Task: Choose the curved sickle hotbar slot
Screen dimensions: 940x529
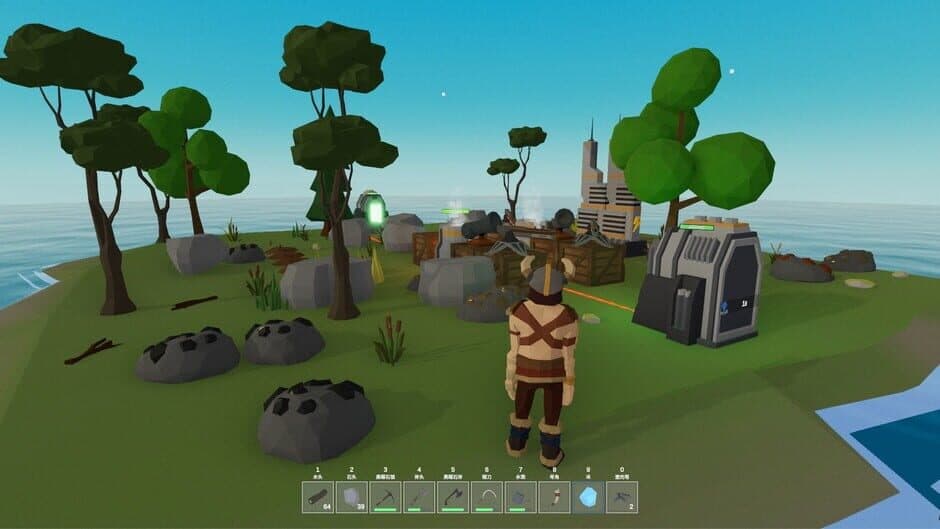Action: click(x=487, y=497)
